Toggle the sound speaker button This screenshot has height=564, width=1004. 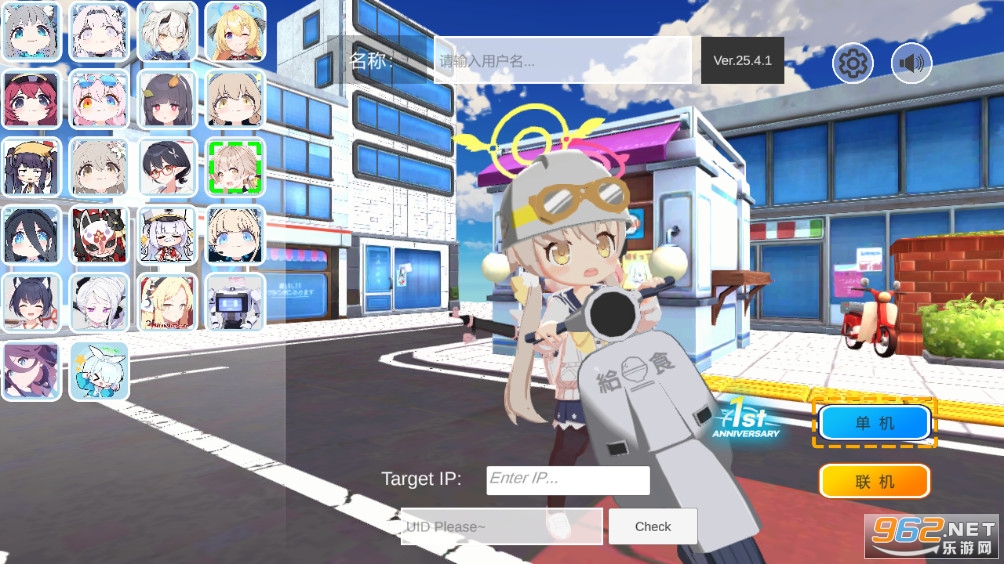pyautogui.click(x=911, y=64)
